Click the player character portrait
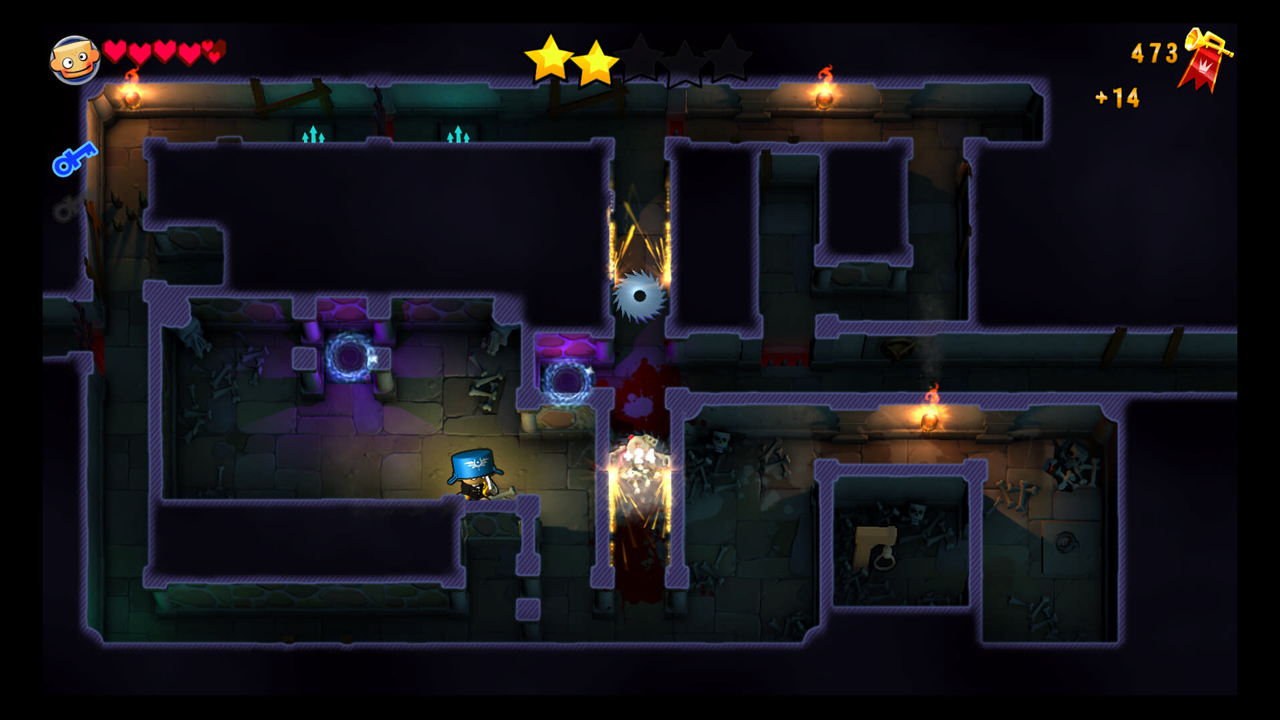Image resolution: width=1280 pixels, height=720 pixels. [75, 60]
